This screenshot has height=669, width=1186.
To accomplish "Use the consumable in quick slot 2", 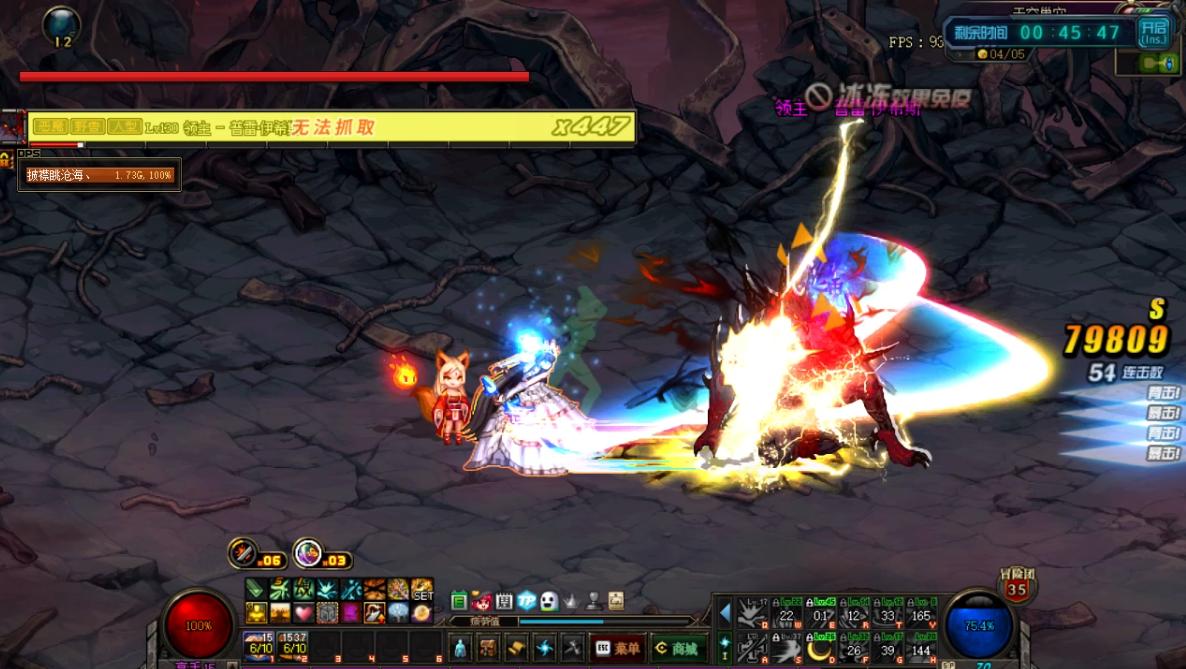I will coord(293,645).
